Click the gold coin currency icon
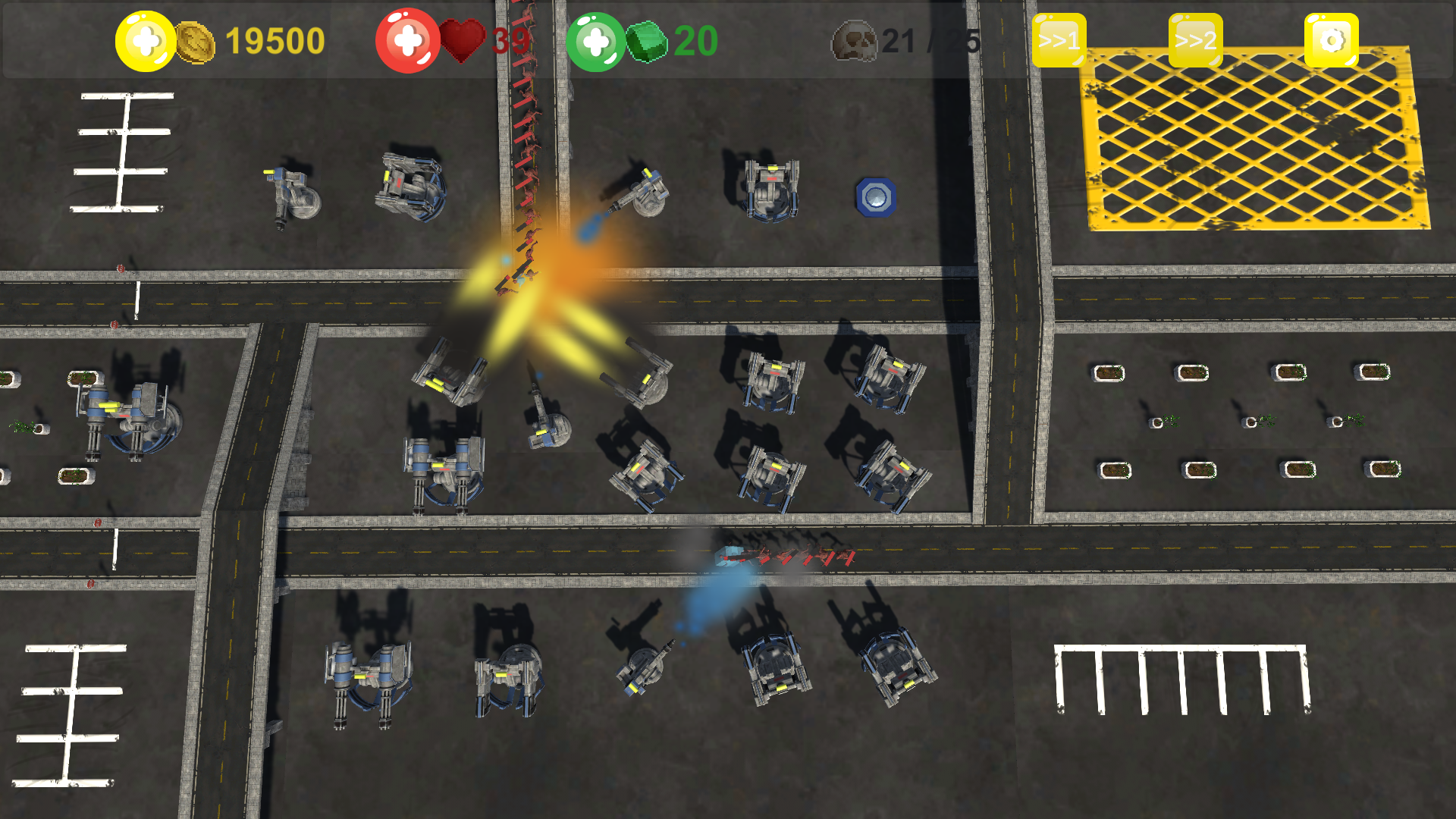This screenshot has width=1456, height=819. 194,42
